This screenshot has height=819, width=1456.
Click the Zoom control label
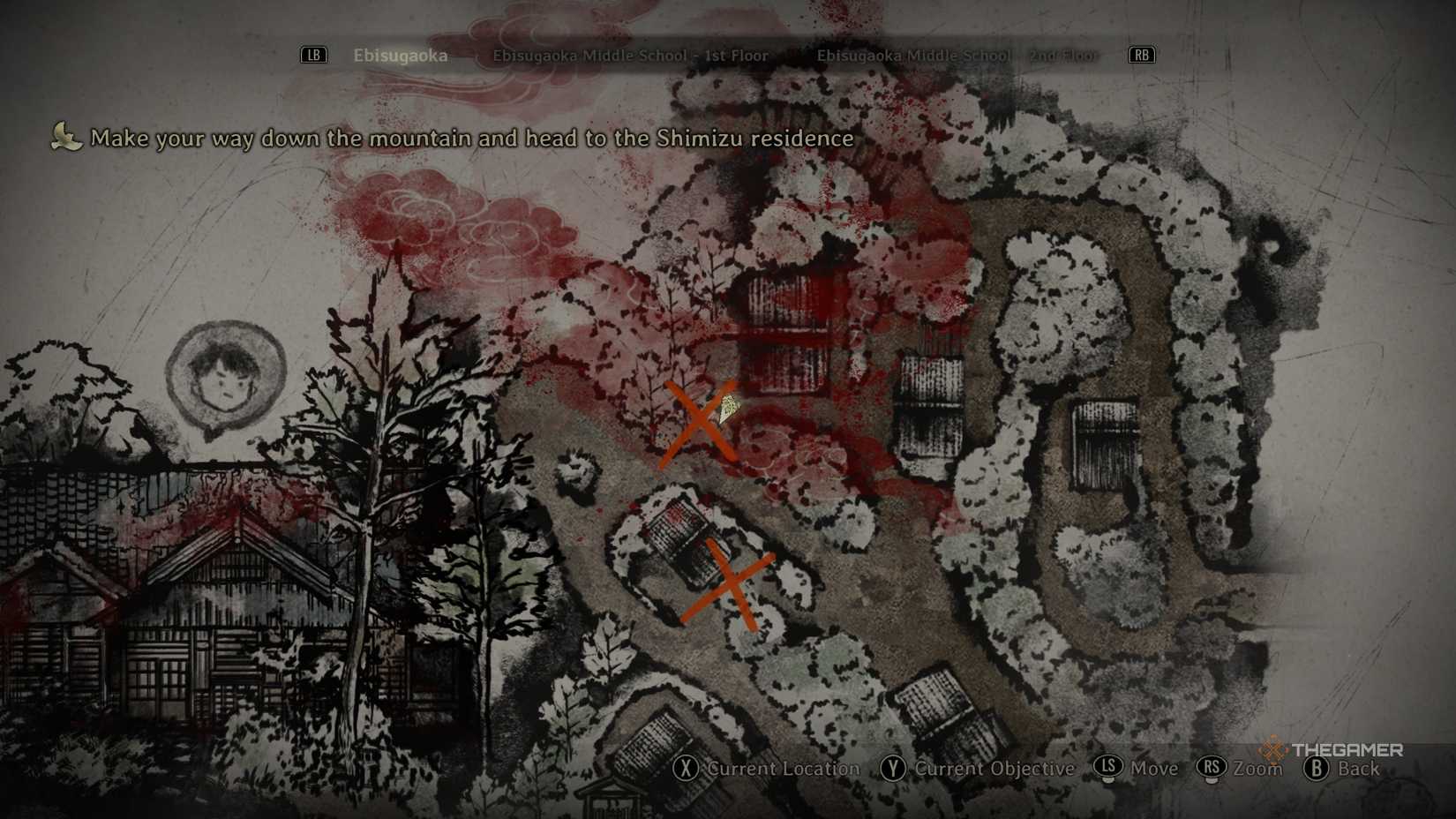click(x=1256, y=770)
